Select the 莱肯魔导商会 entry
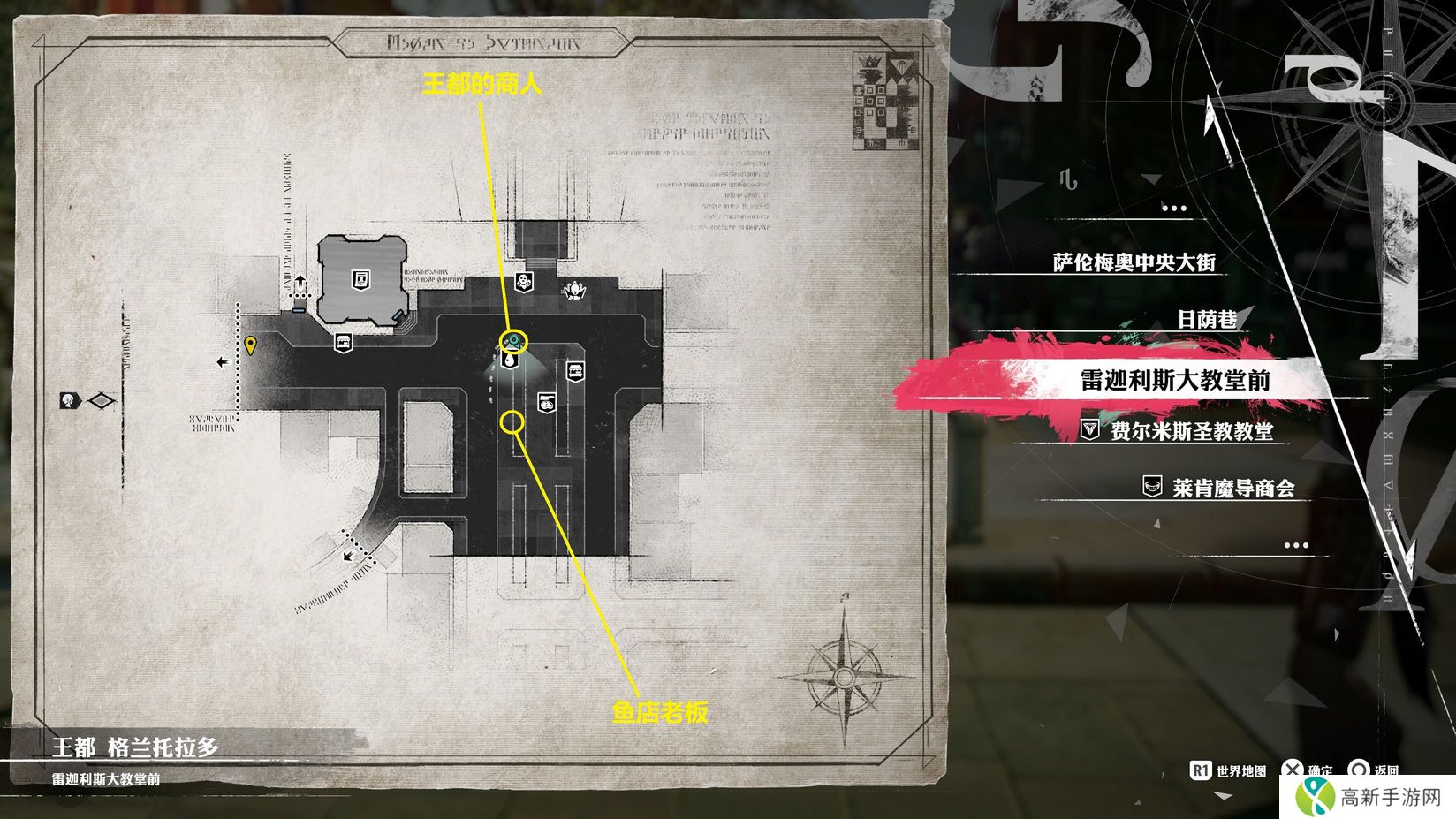The height and width of the screenshot is (819, 1456). click(x=1232, y=488)
